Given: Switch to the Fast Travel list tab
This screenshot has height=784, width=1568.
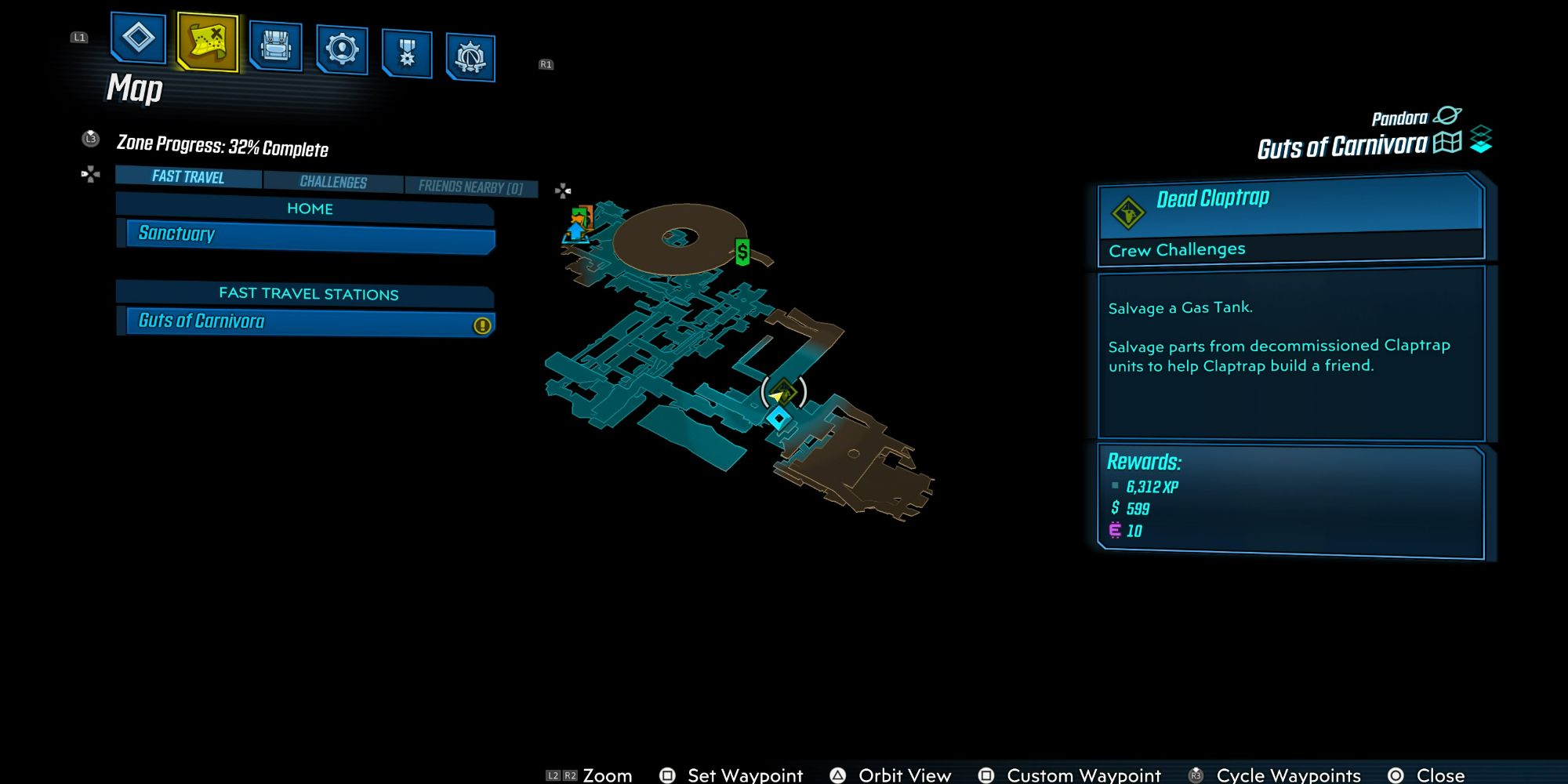Looking at the screenshot, I should (188, 177).
